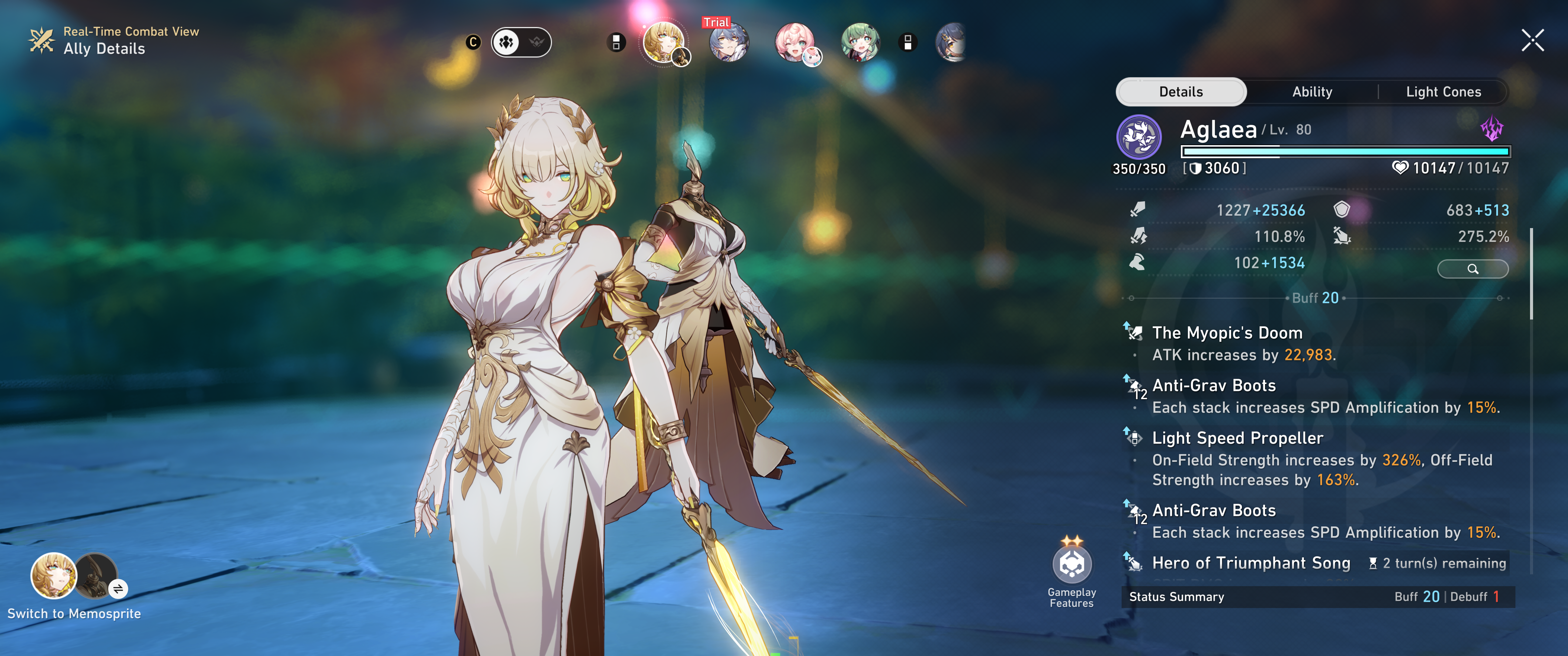Select Aglaea's portrait in the team row

[x=663, y=43]
